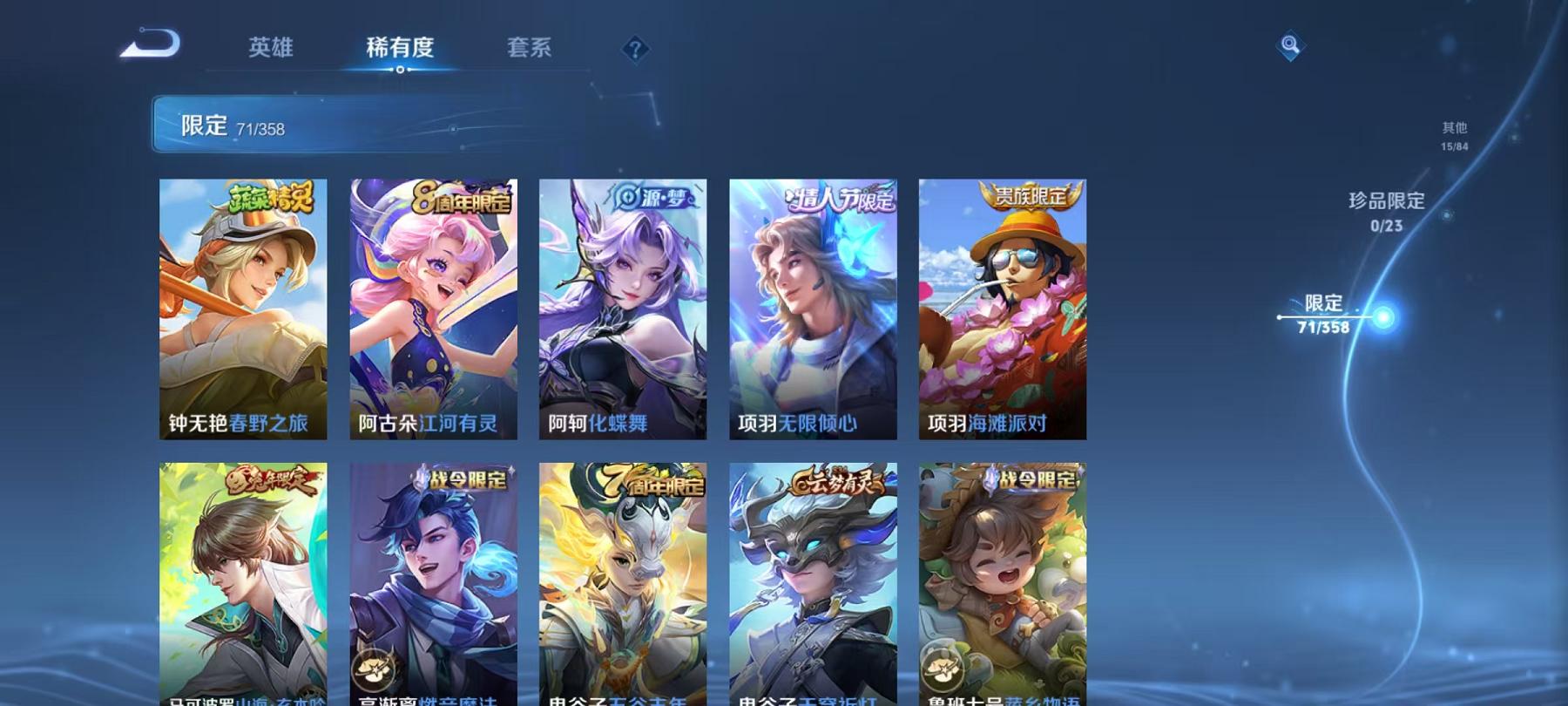Click the 蔬菜精灵 badge on 钟无艳's card
The height and width of the screenshot is (706, 1568).
pyautogui.click(x=273, y=200)
